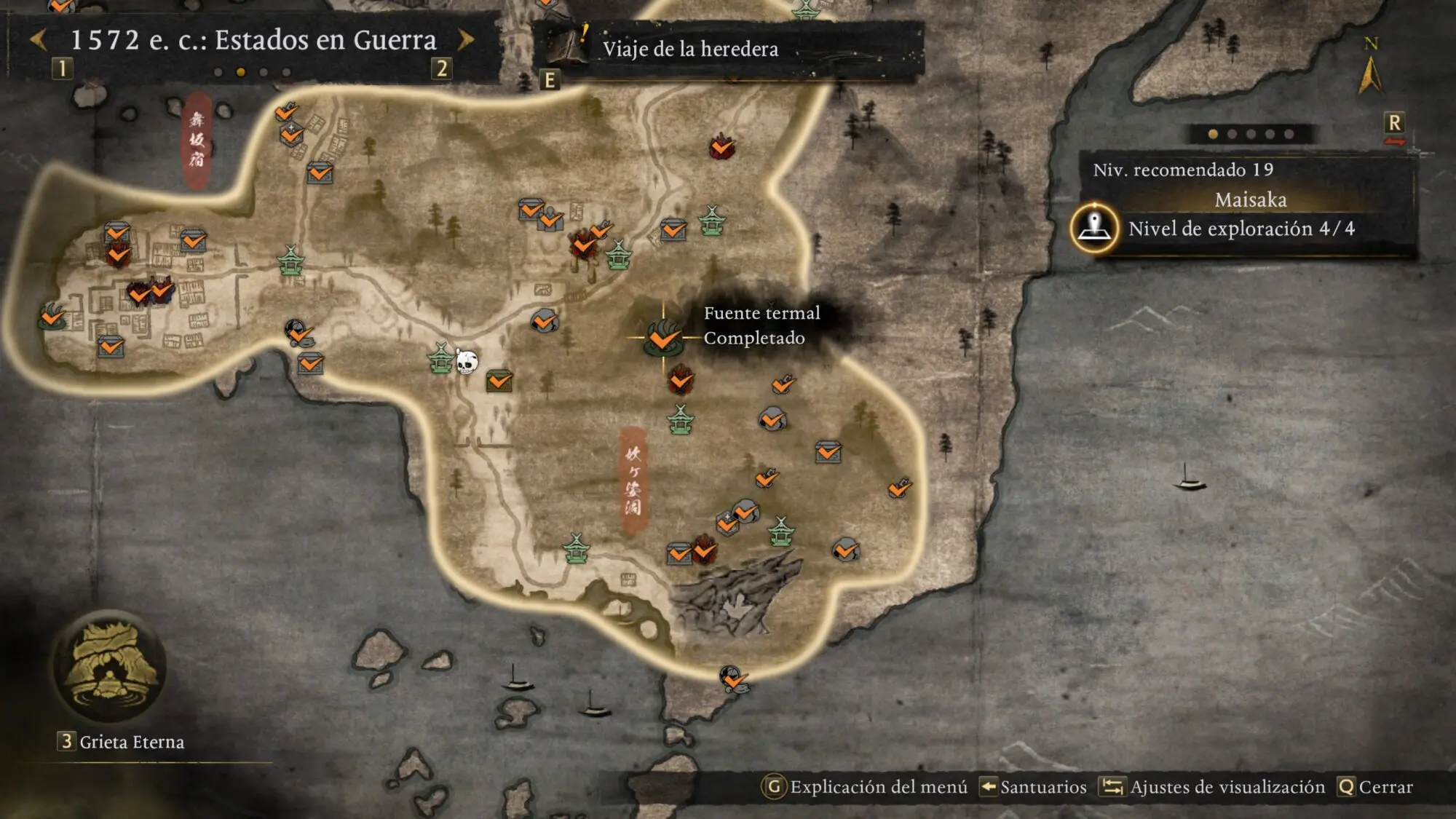This screenshot has height=819, width=1456.
Task: Close the map with Cerrar
Action: [x=1375, y=787]
